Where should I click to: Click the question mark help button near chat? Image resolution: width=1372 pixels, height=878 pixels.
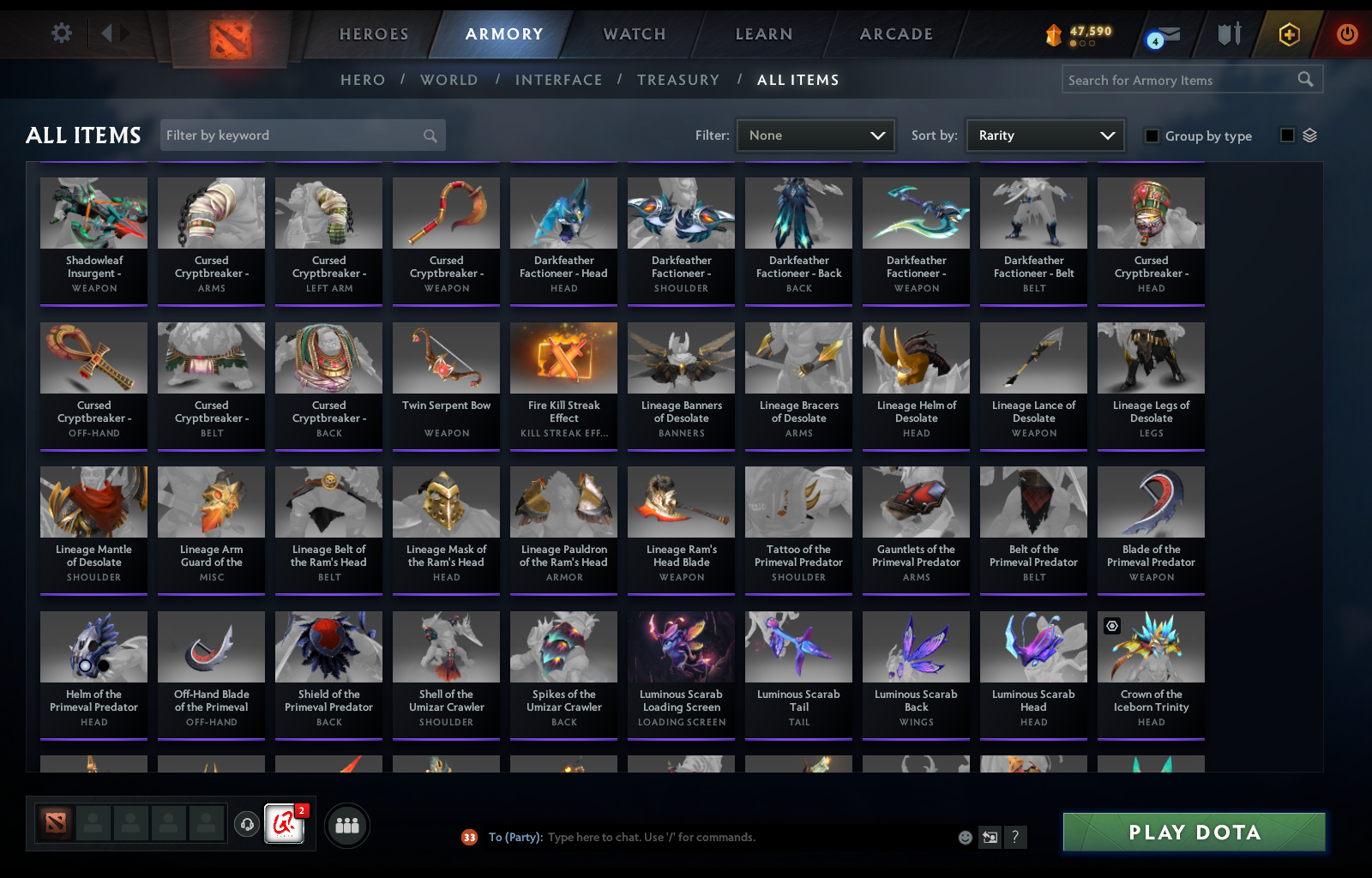pos(1017,838)
